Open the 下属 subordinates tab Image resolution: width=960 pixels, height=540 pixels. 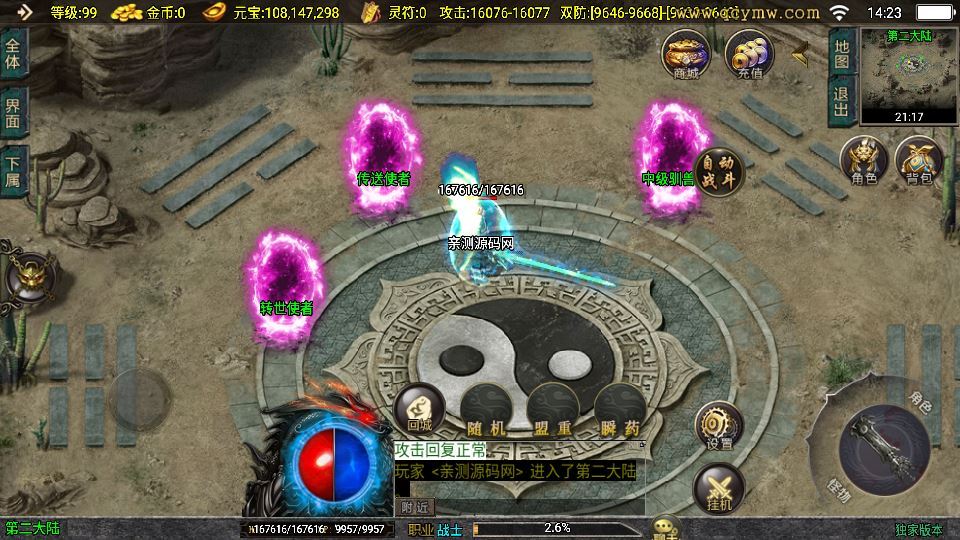(13, 170)
